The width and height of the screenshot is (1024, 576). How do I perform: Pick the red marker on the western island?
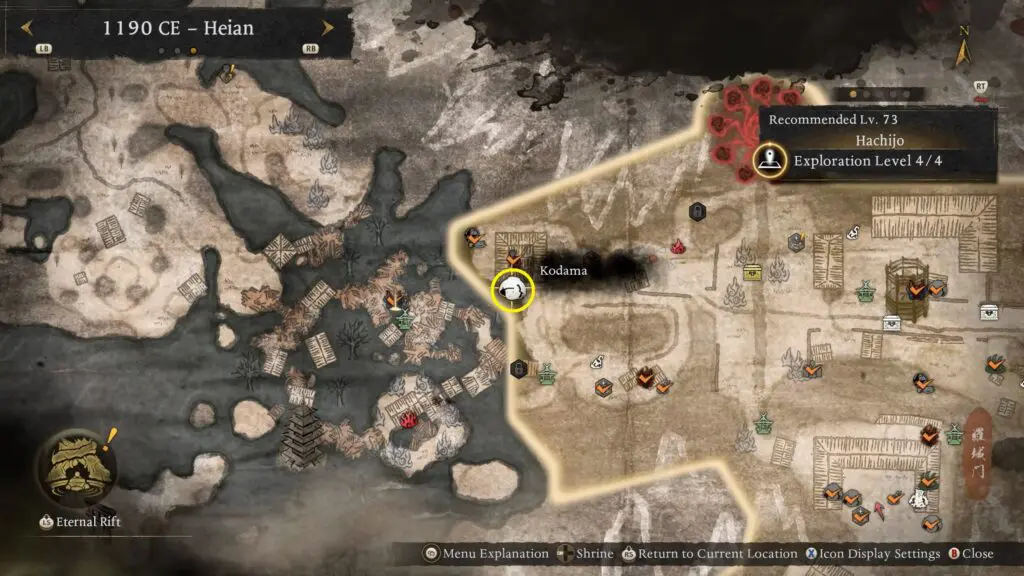point(407,421)
